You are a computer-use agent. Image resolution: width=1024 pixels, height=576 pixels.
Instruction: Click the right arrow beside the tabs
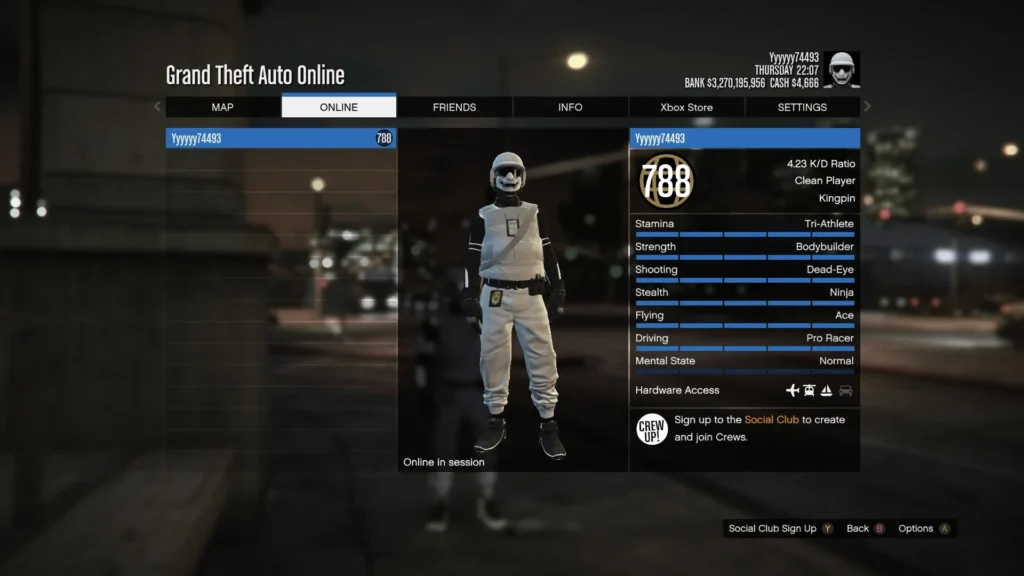(x=867, y=107)
